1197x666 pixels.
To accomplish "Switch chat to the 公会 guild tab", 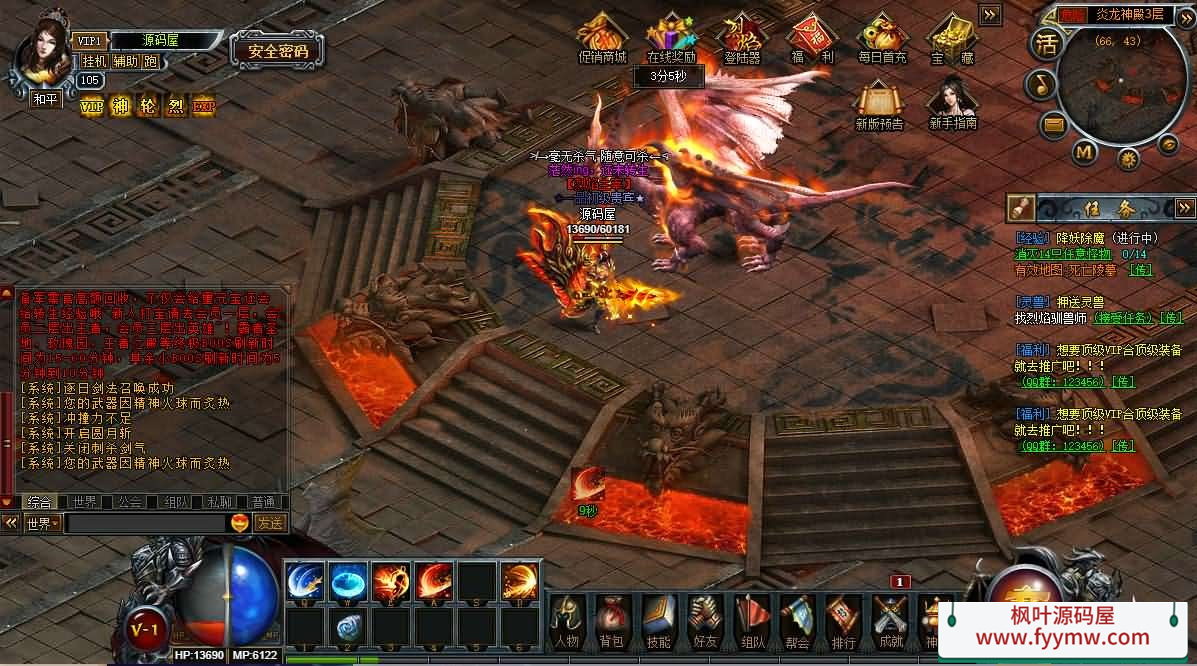I will [129, 502].
